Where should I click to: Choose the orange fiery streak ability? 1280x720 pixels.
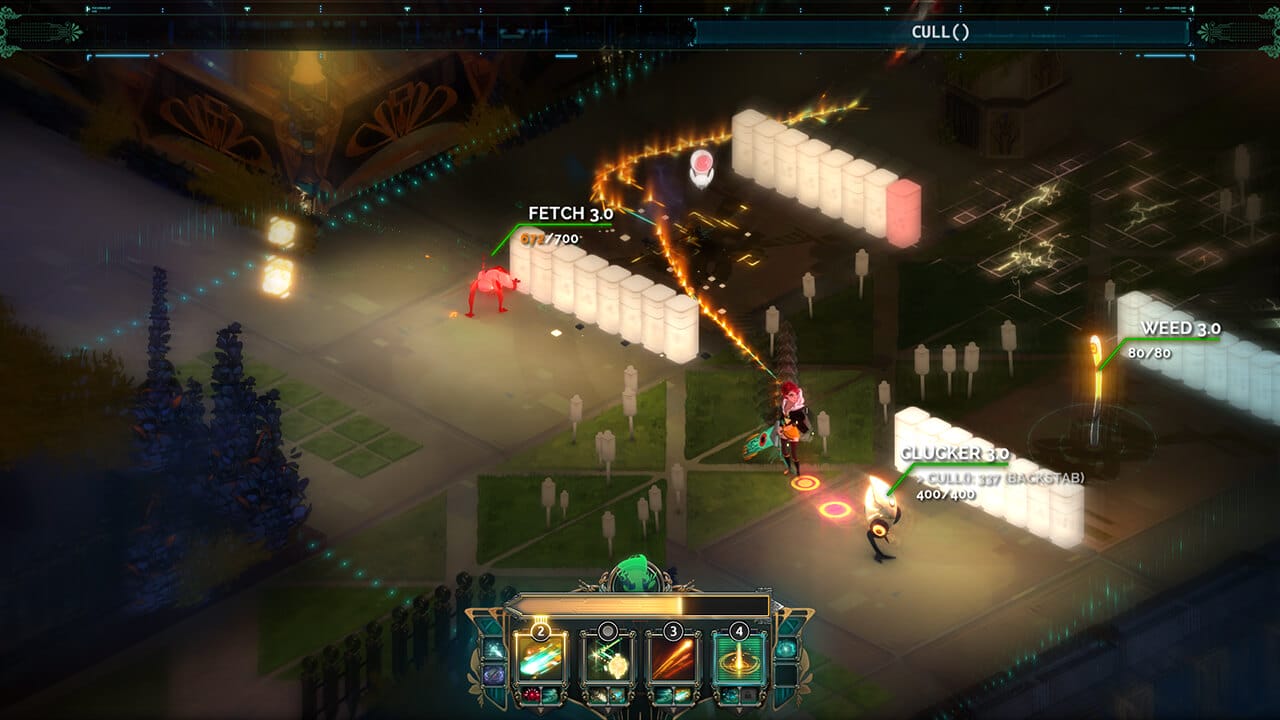[x=673, y=656]
